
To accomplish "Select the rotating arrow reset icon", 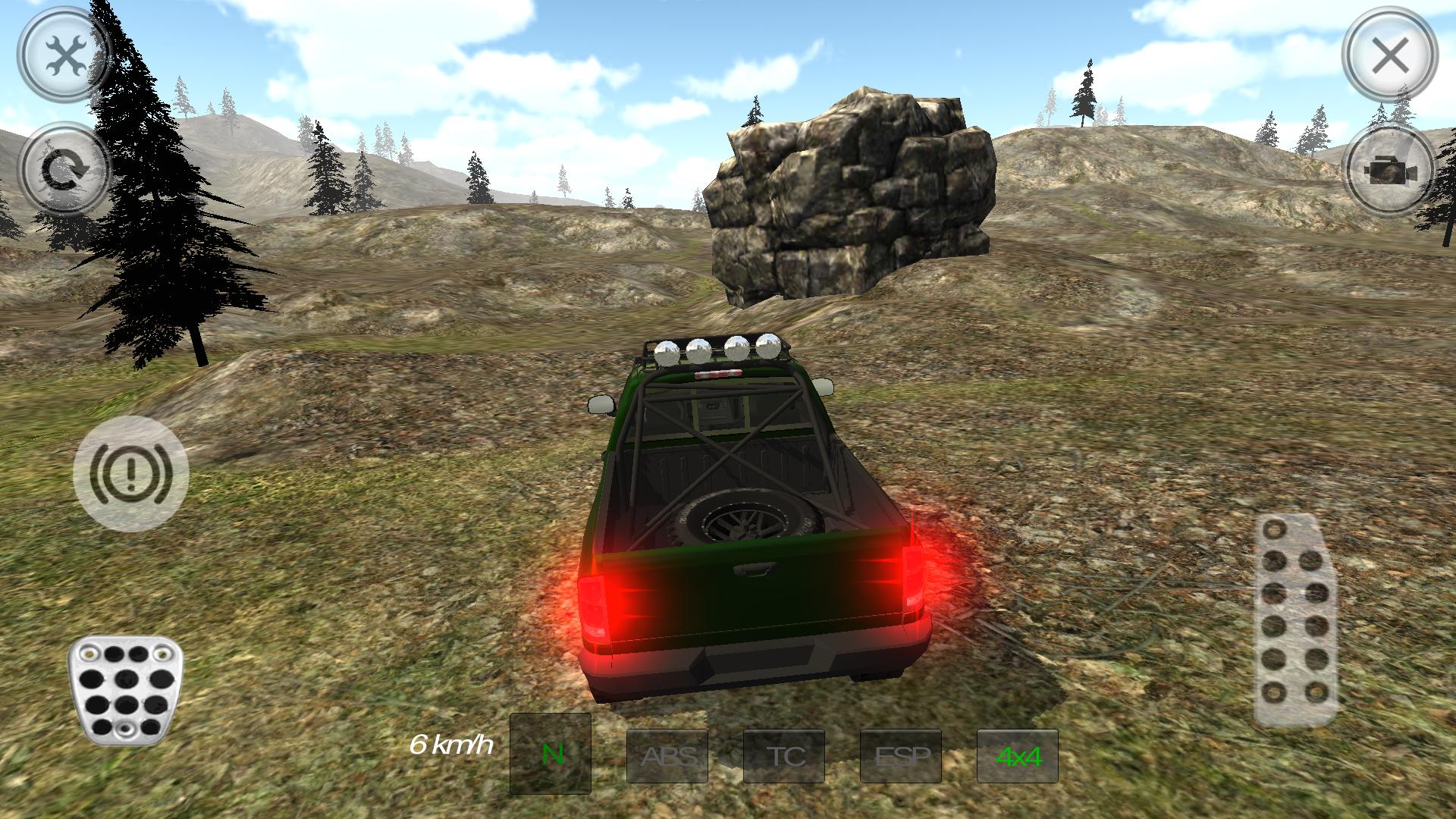I will (64, 168).
